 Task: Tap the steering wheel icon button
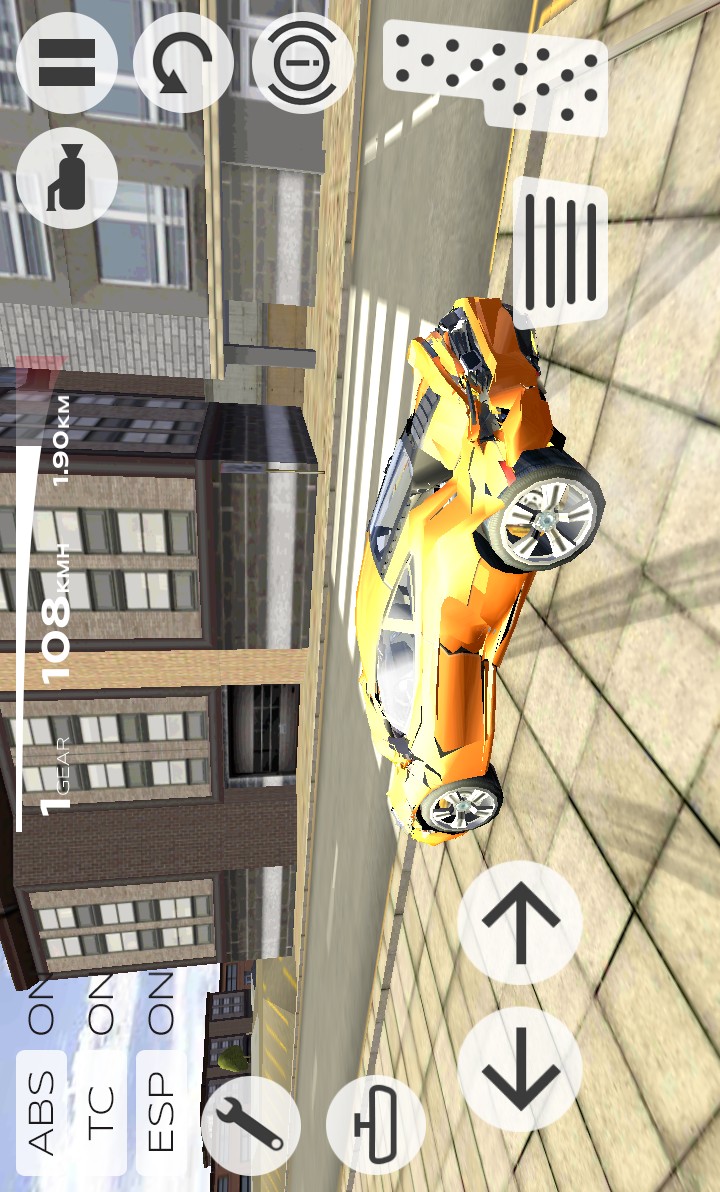[302, 63]
